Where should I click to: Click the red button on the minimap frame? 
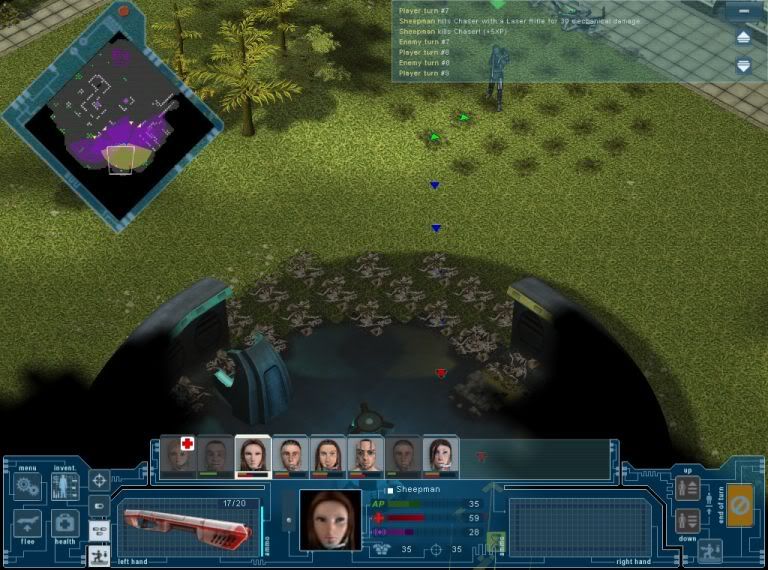point(124,11)
